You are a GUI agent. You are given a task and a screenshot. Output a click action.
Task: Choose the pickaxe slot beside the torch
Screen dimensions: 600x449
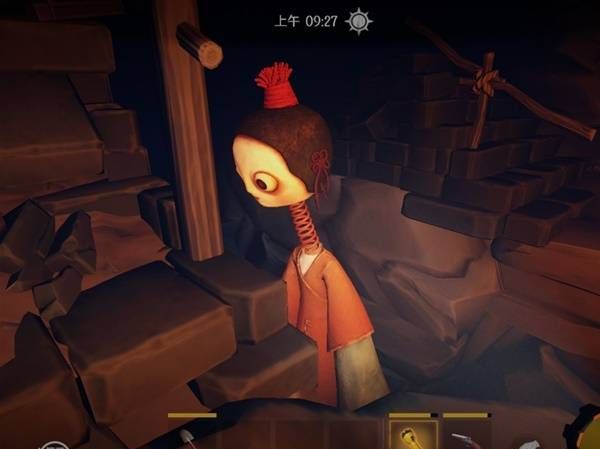[465, 437]
